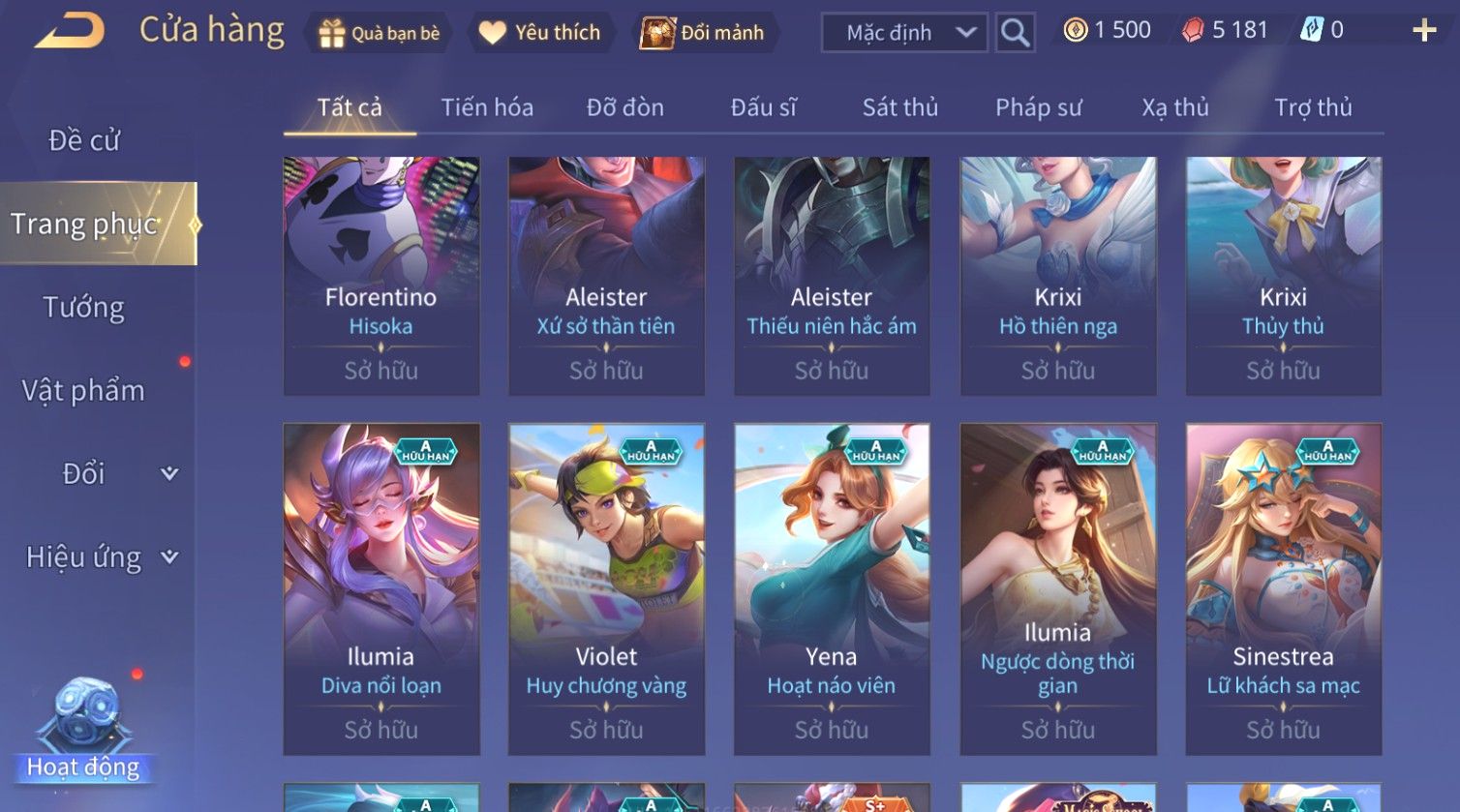Screen dimensions: 1460x812
Task: Open the Đề cử menu entry
Action: 84,141
